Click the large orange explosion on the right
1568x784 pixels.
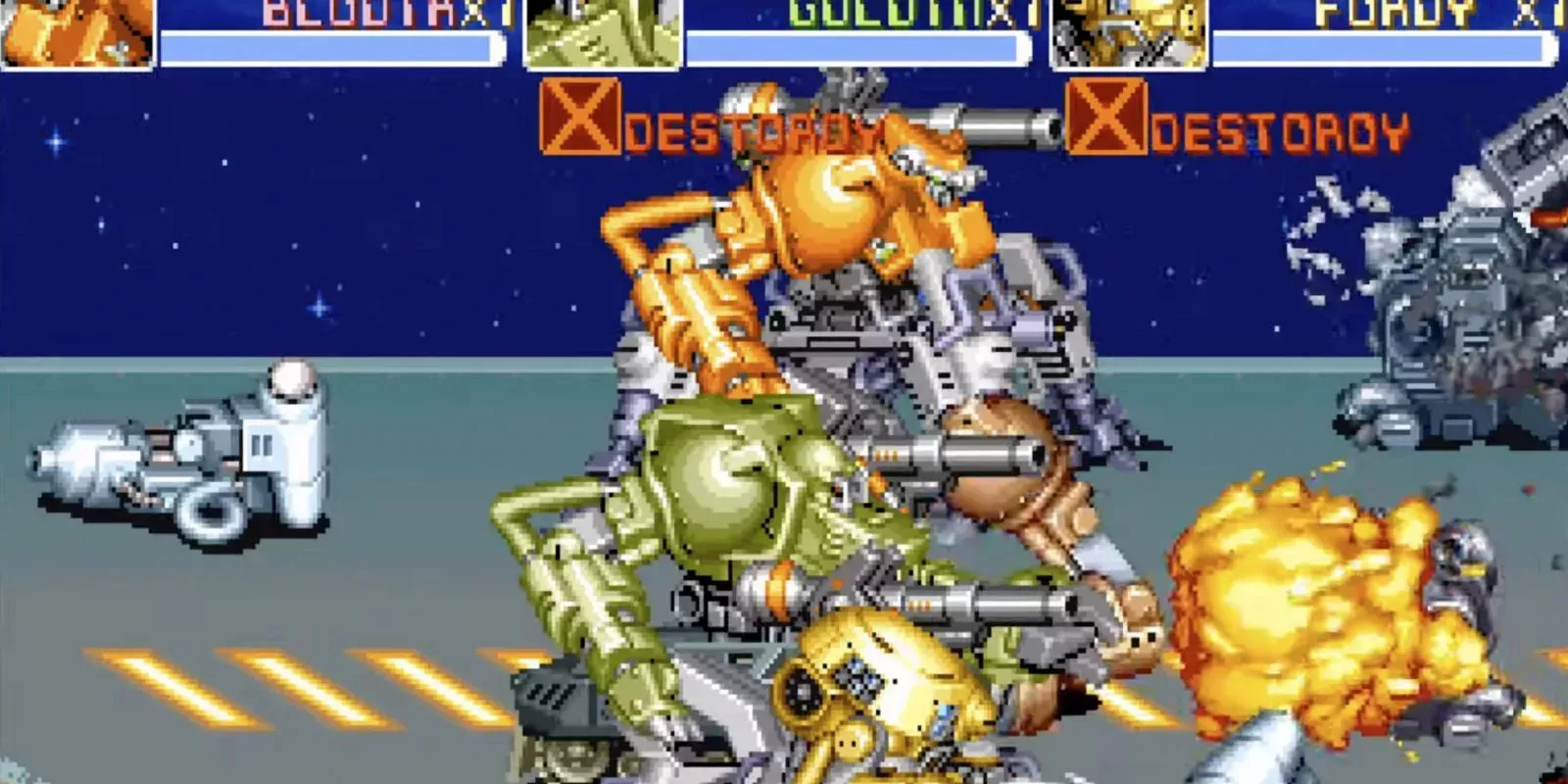pos(1303,598)
